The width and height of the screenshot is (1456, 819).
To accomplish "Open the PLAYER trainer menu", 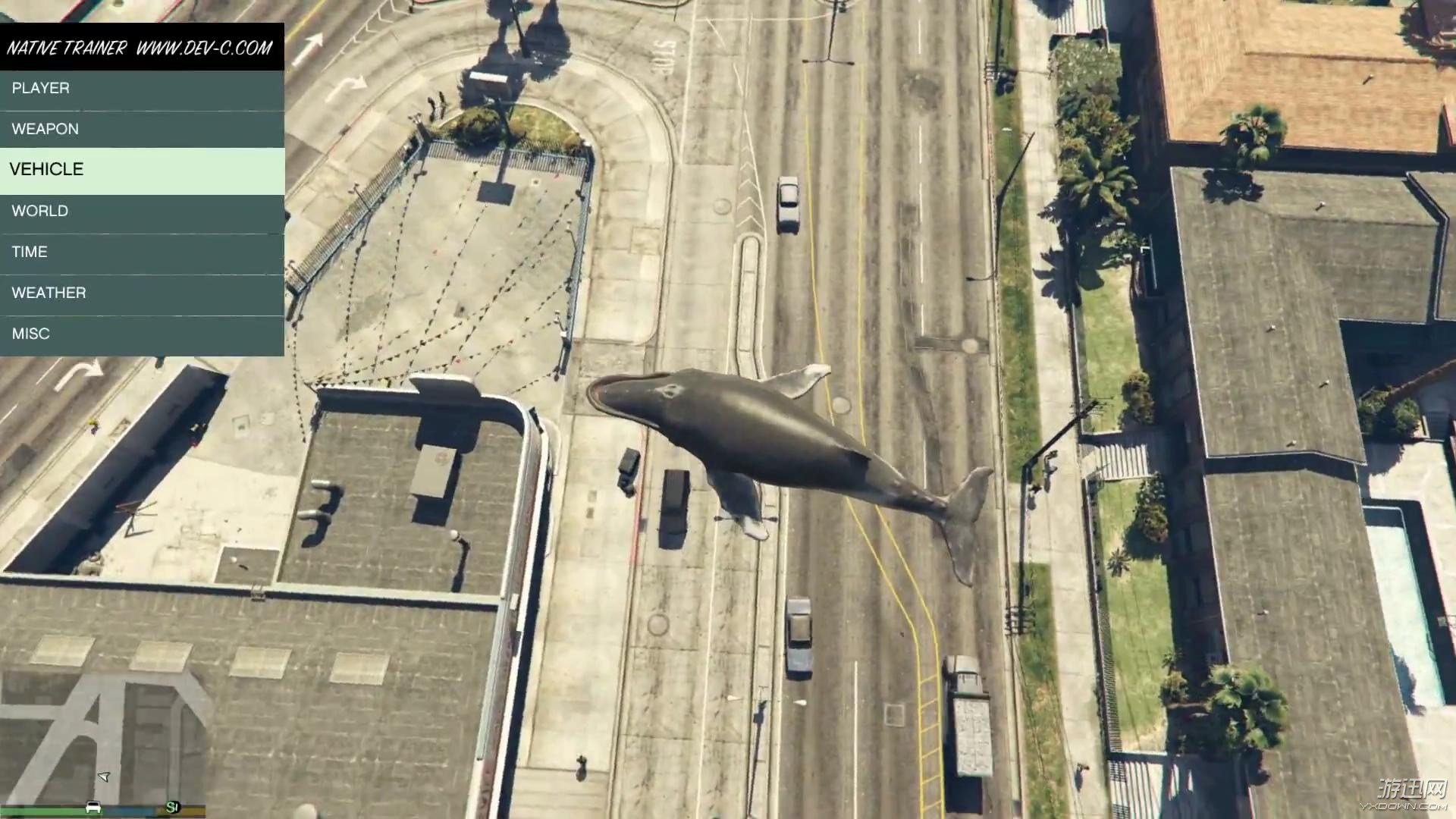I will pos(142,89).
